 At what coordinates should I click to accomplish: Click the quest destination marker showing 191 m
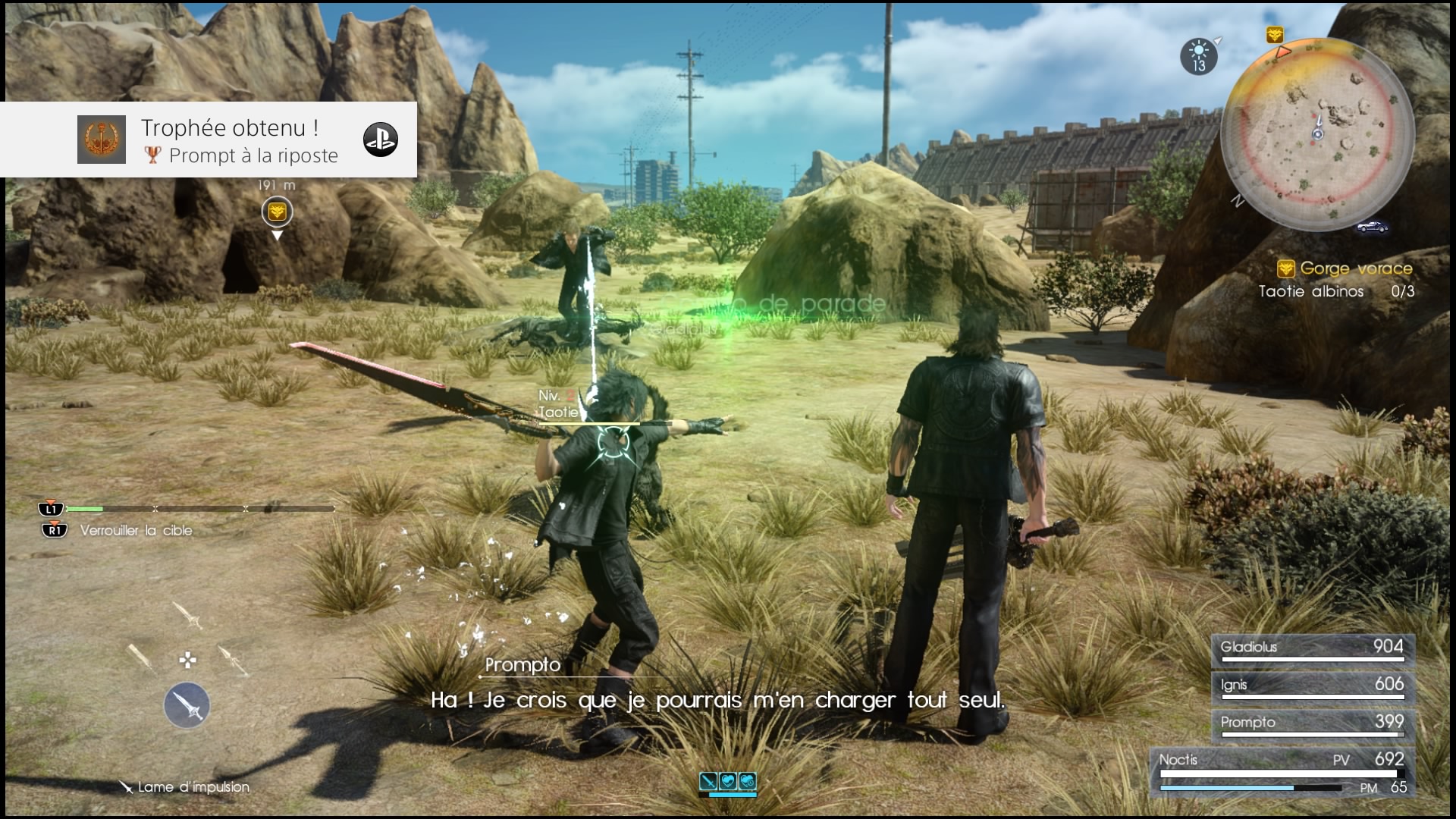277,212
